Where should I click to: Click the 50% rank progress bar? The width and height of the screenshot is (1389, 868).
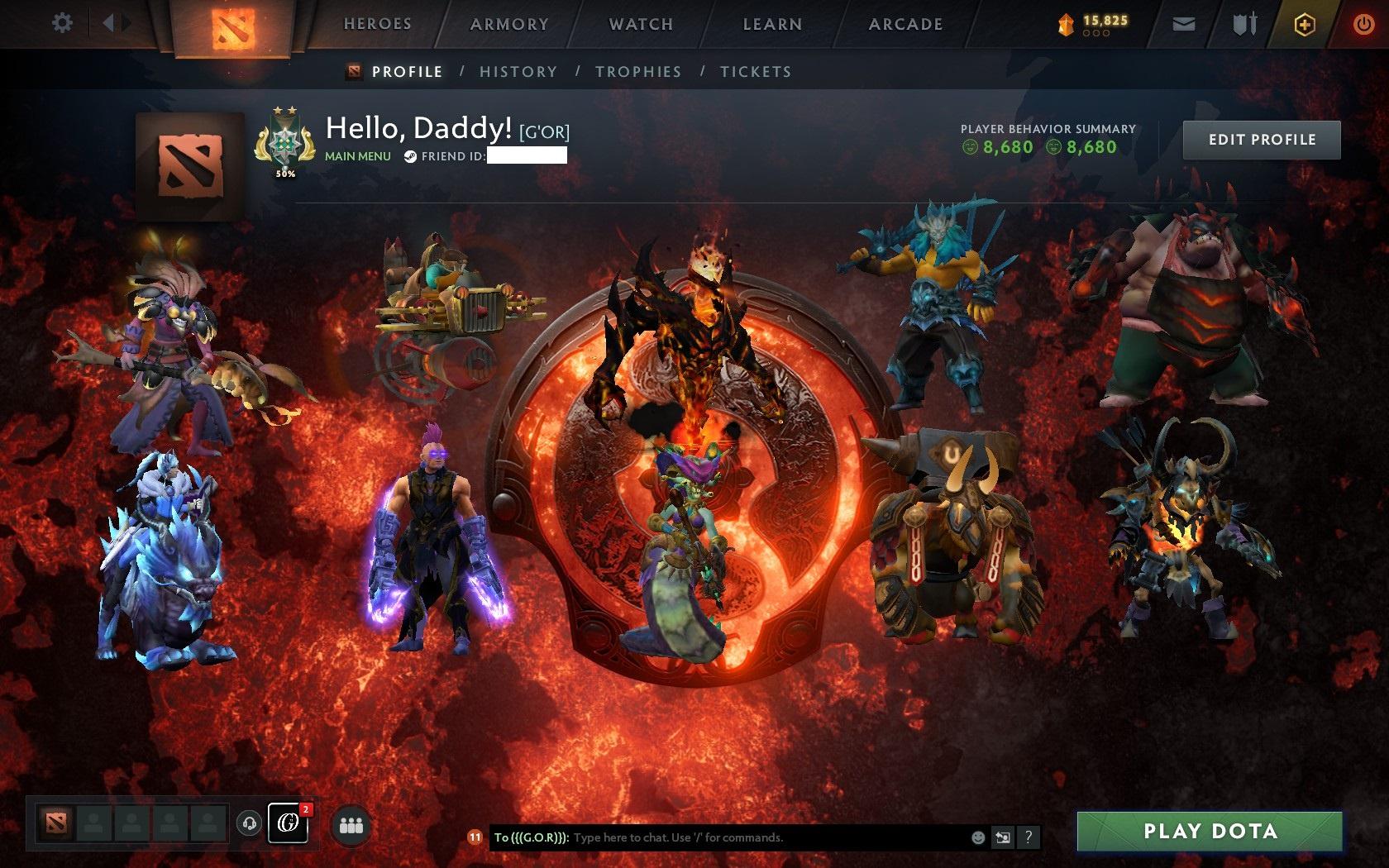pyautogui.click(x=284, y=174)
